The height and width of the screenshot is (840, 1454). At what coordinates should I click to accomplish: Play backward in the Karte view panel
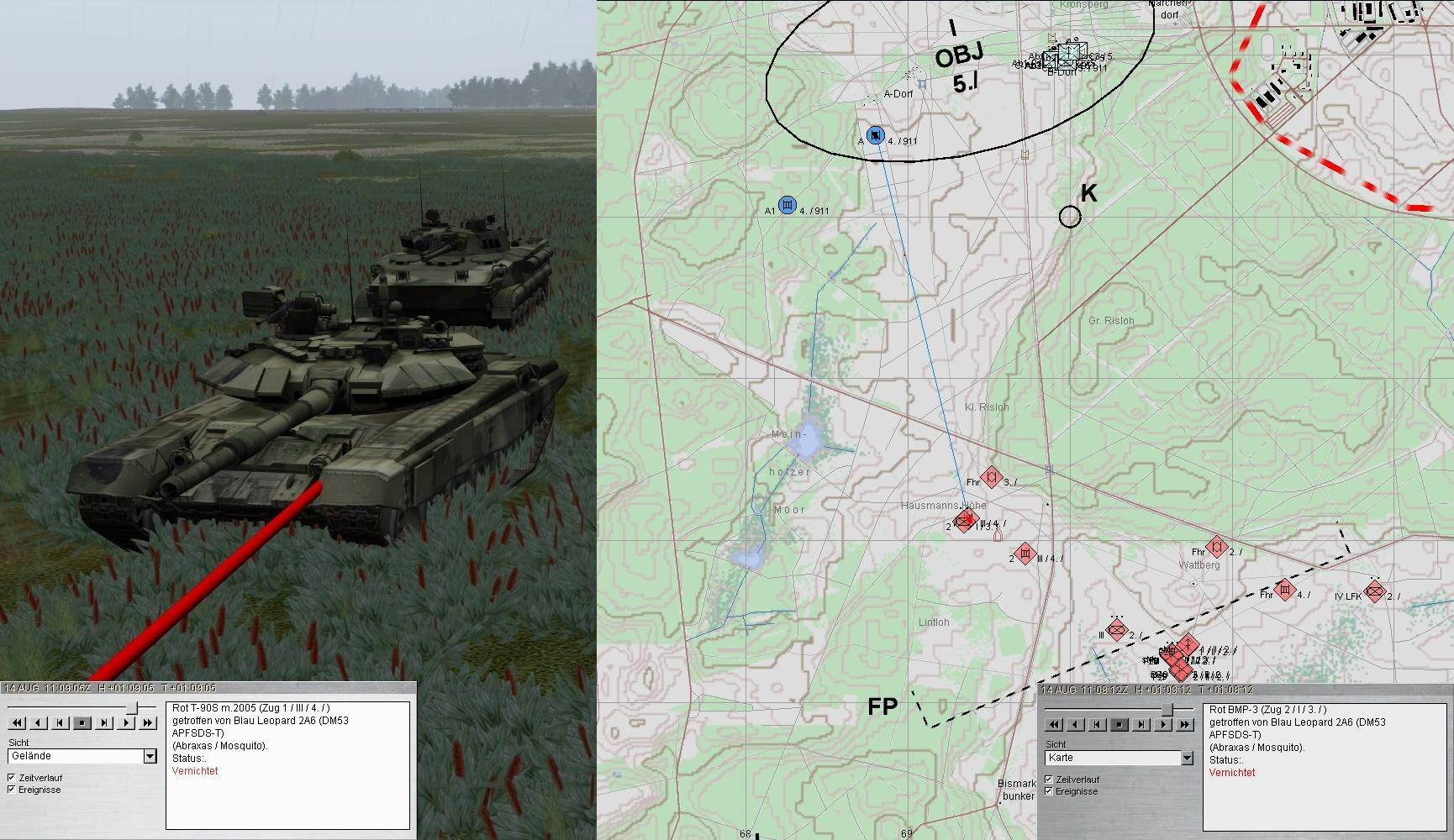(x=1076, y=724)
